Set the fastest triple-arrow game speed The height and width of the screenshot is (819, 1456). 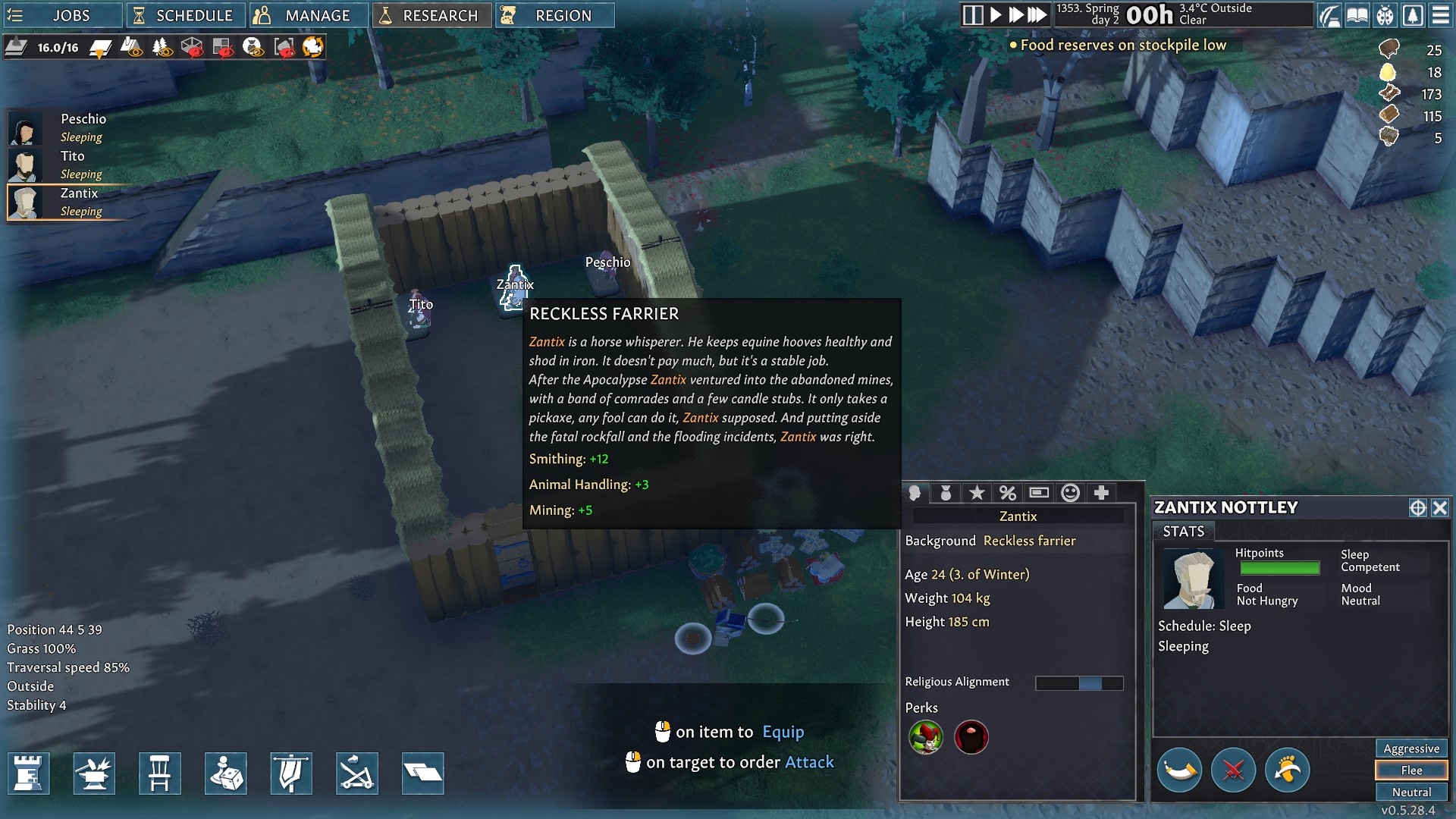click(1037, 15)
